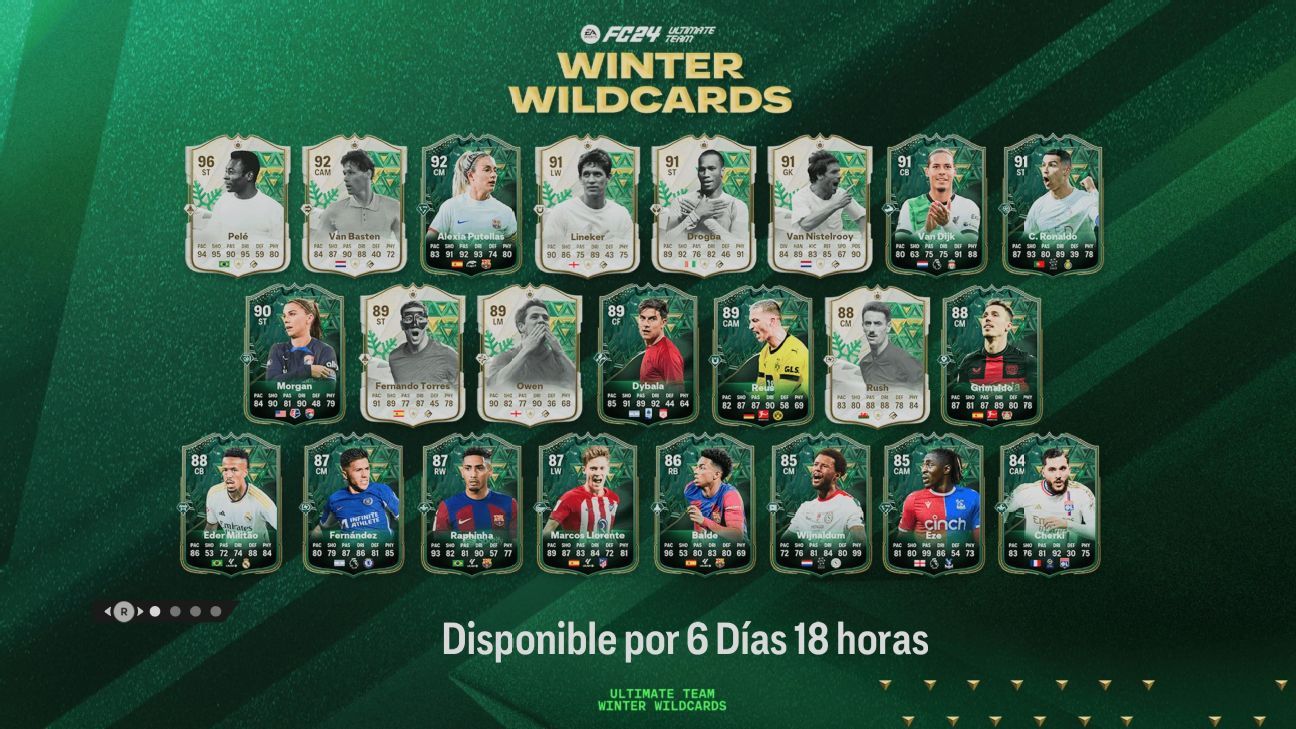The height and width of the screenshot is (729, 1296).
Task: Click the Real Madrid crest on Eder Militão's card
Action: pyautogui.click(x=247, y=561)
